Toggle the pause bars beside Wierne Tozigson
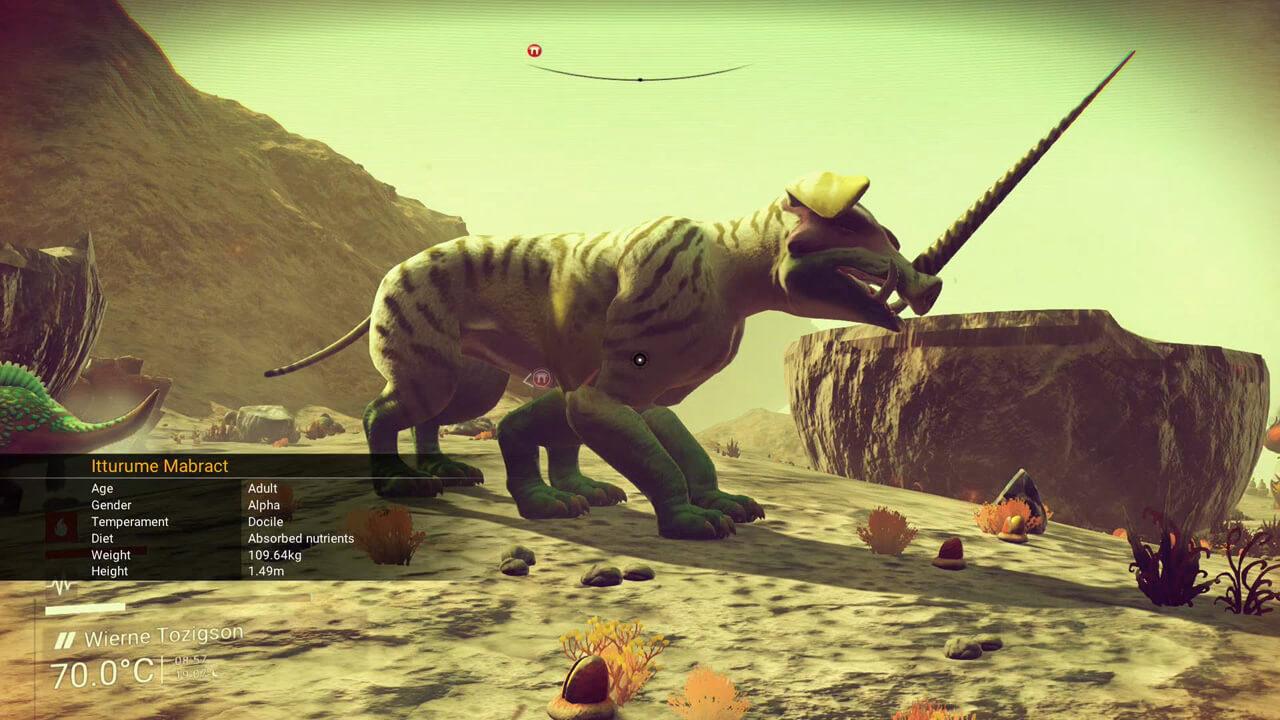This screenshot has width=1280, height=720. pyautogui.click(x=64, y=637)
